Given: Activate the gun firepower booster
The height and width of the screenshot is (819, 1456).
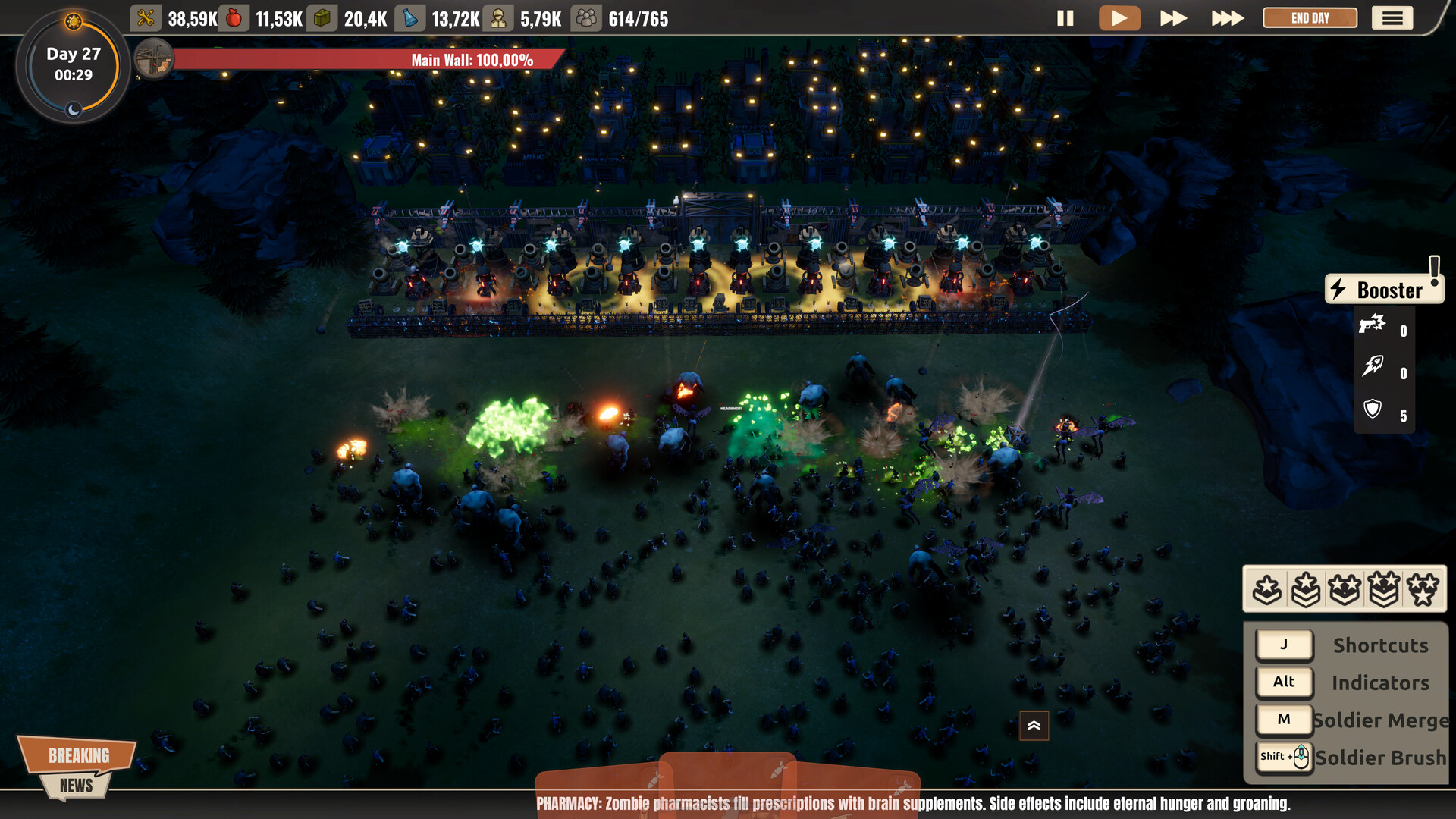Looking at the screenshot, I should [x=1373, y=325].
